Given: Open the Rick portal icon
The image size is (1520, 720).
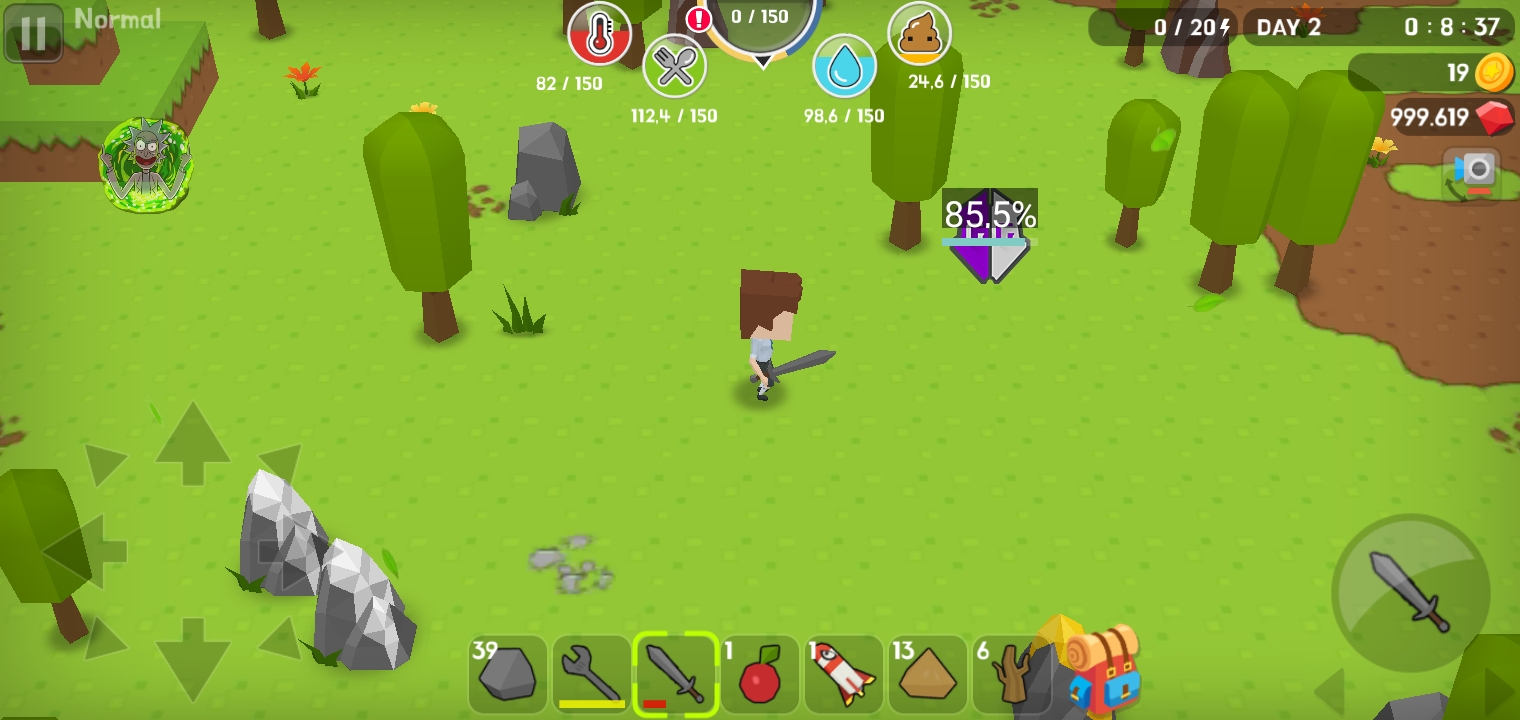Looking at the screenshot, I should [x=146, y=165].
